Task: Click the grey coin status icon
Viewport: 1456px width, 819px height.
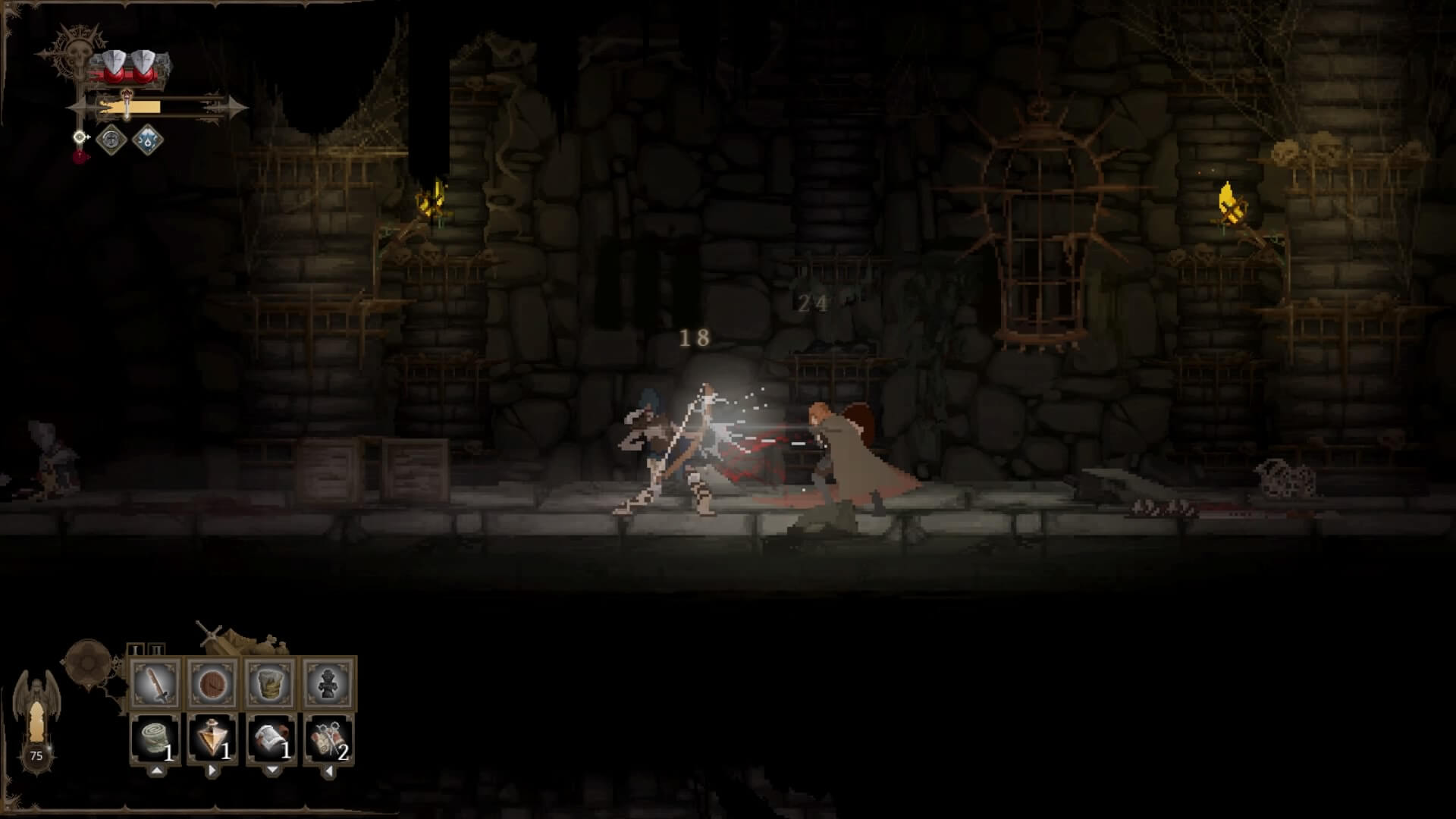Action: pyautogui.click(x=112, y=140)
